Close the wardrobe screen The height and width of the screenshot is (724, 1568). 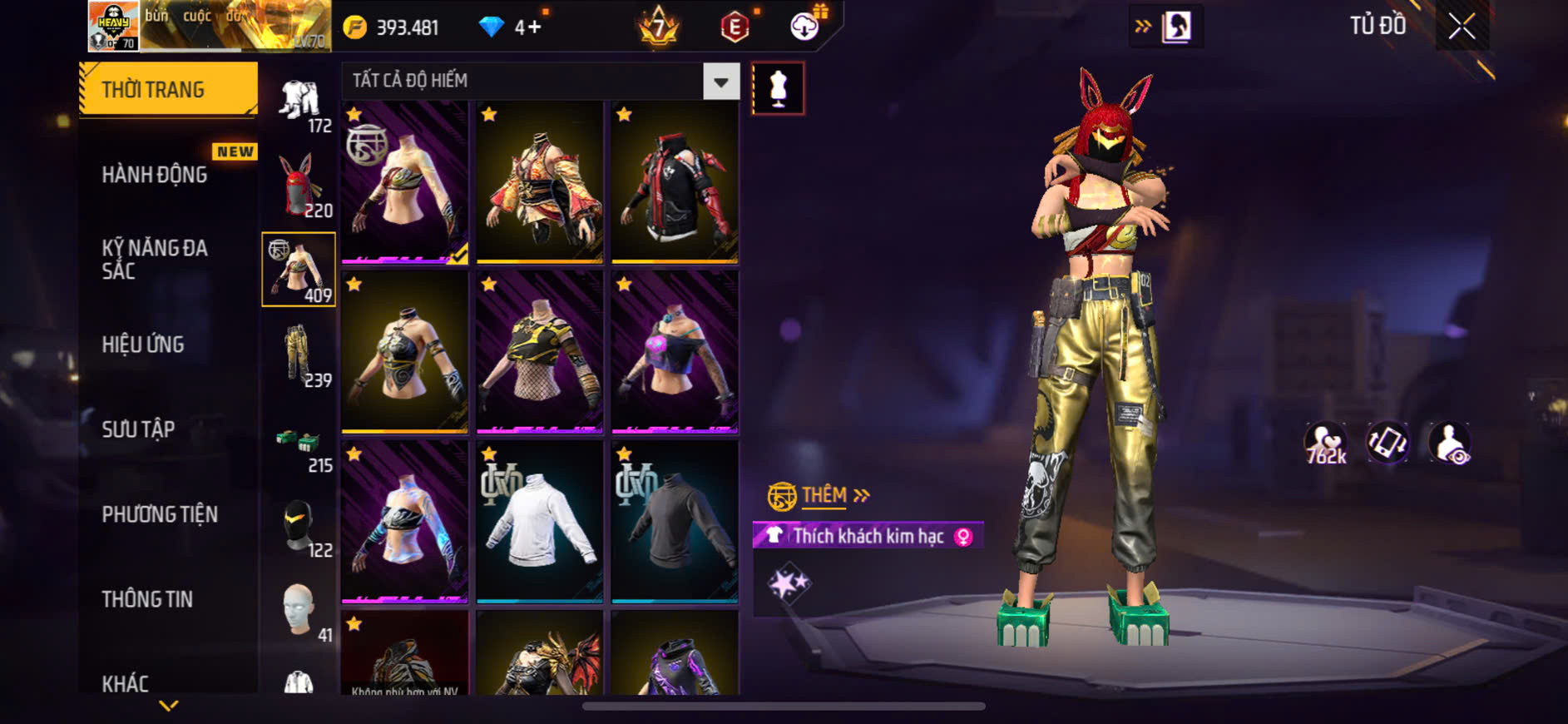(1462, 27)
